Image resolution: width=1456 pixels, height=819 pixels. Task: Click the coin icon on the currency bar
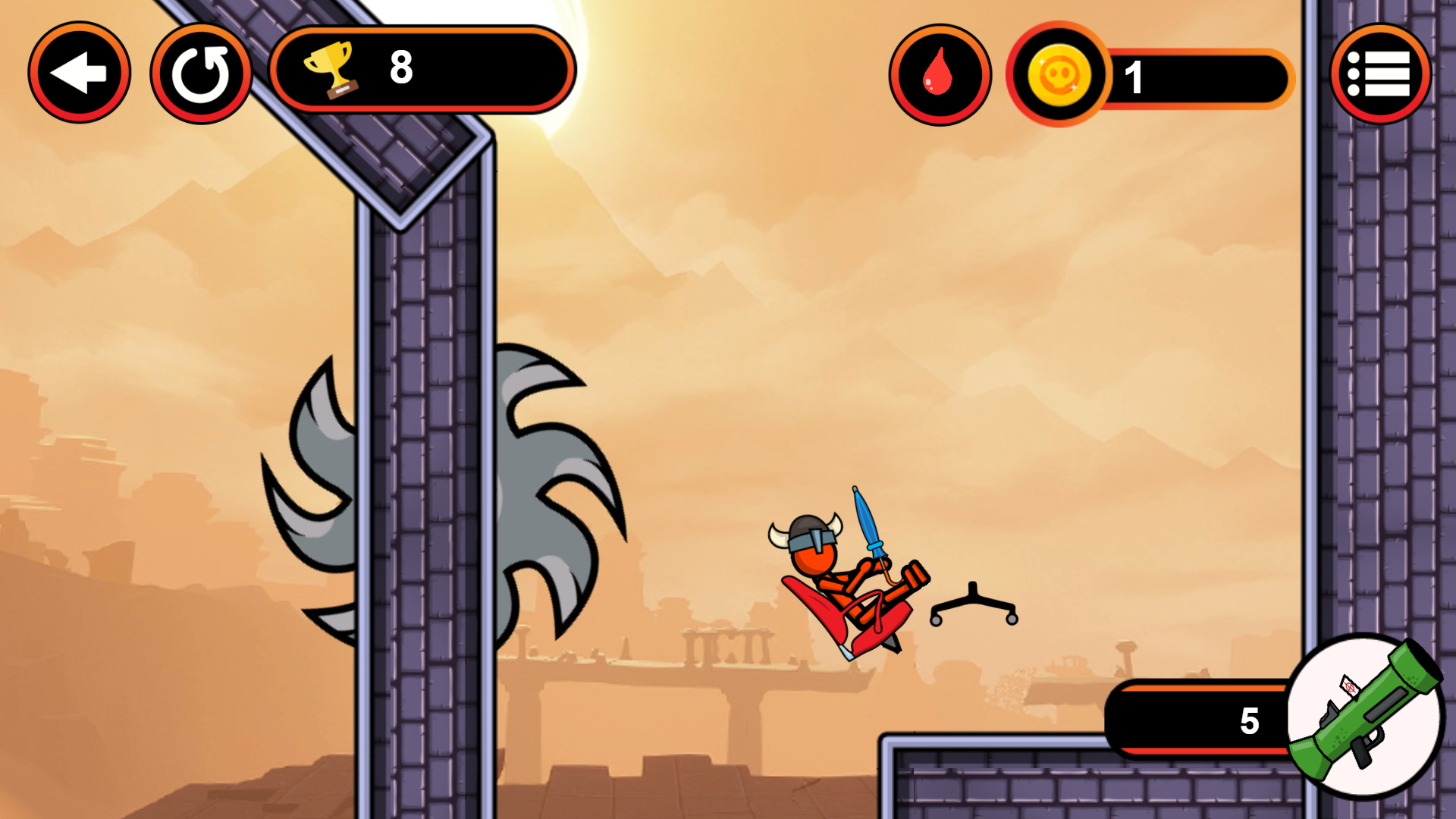pyautogui.click(x=1059, y=77)
